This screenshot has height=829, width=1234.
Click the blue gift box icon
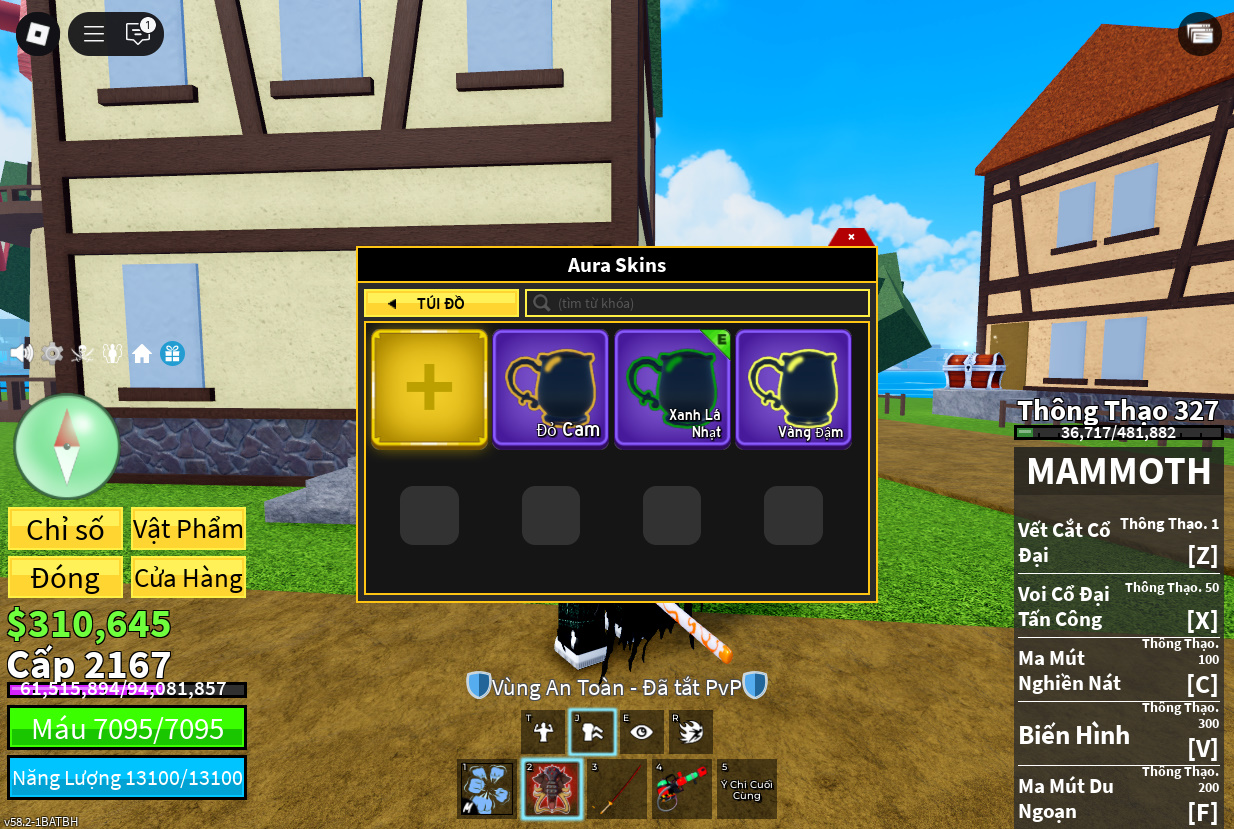[x=172, y=353]
